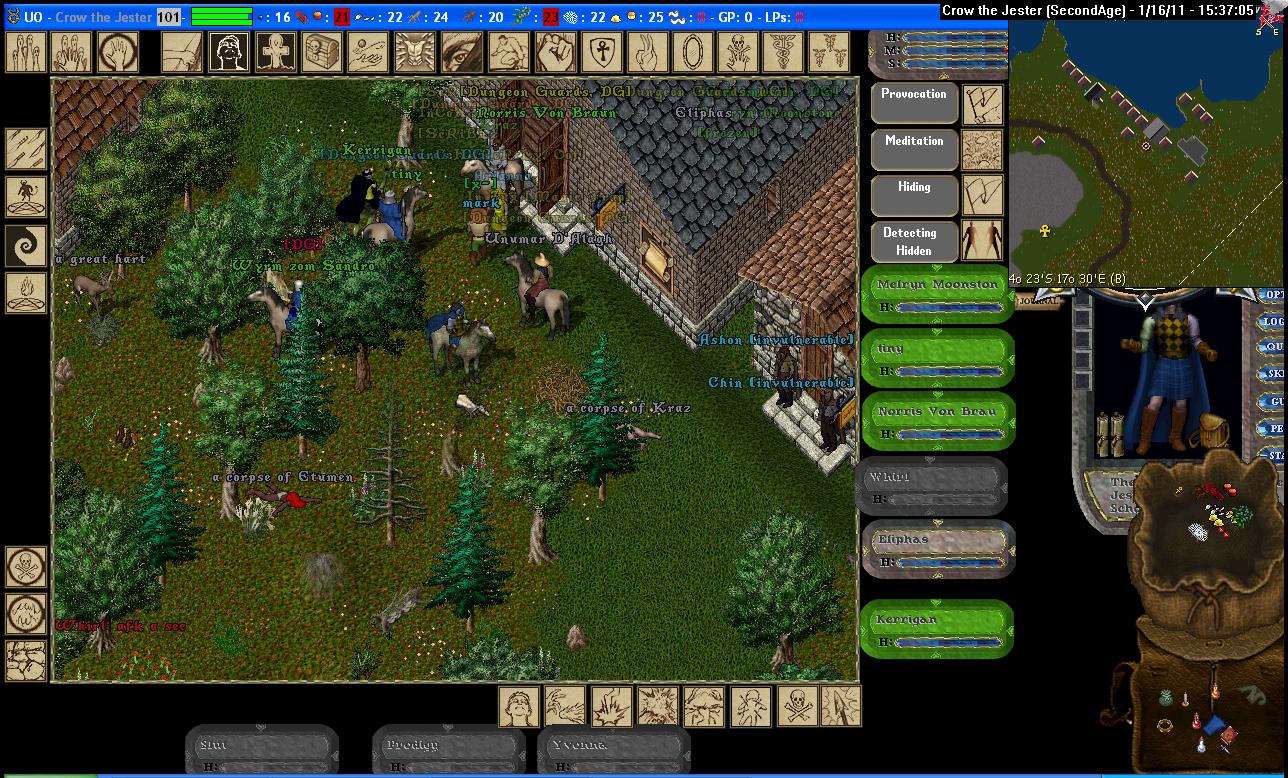Select Kerrigan's green status bar

[937, 630]
